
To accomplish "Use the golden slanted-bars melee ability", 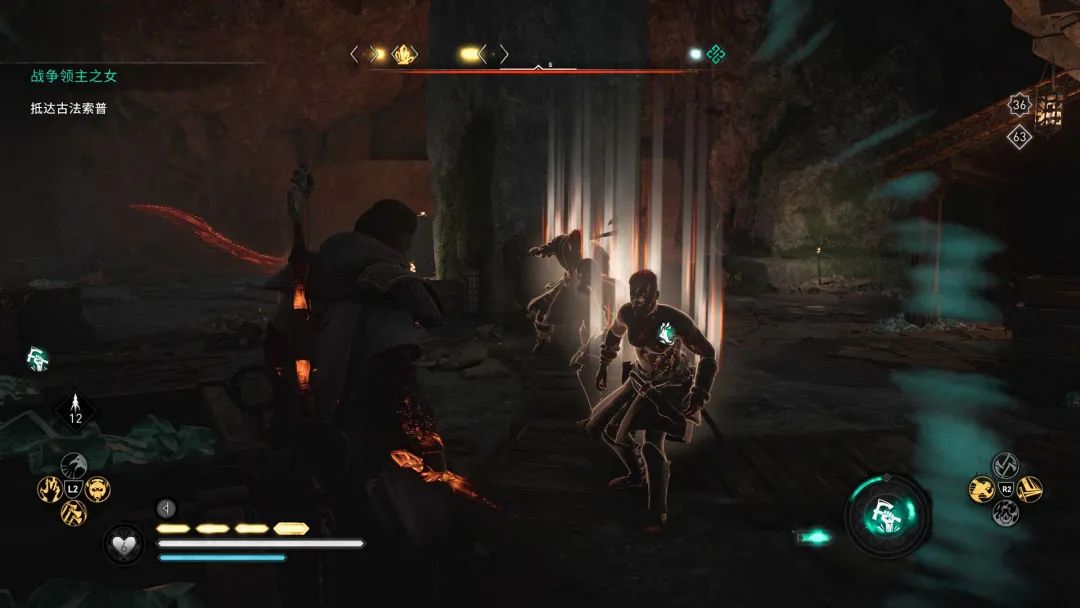I will (x=1029, y=489).
